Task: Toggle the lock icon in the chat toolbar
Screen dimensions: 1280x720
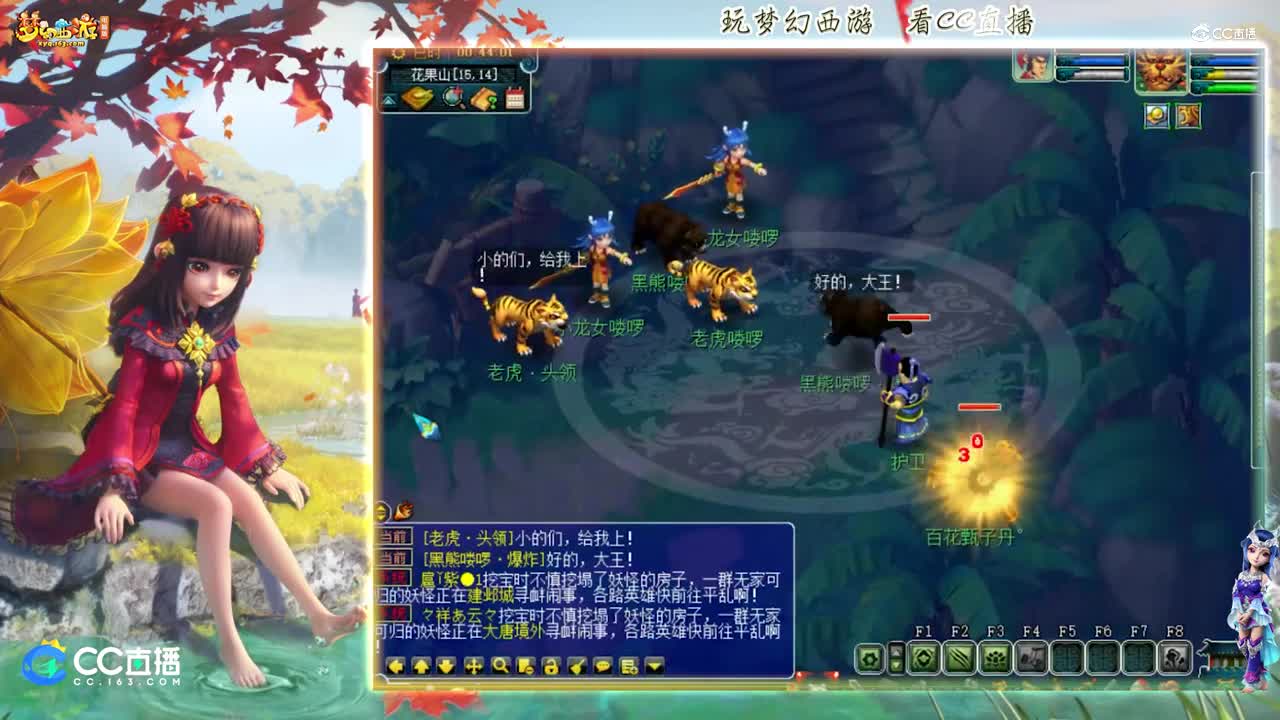Action: point(552,666)
